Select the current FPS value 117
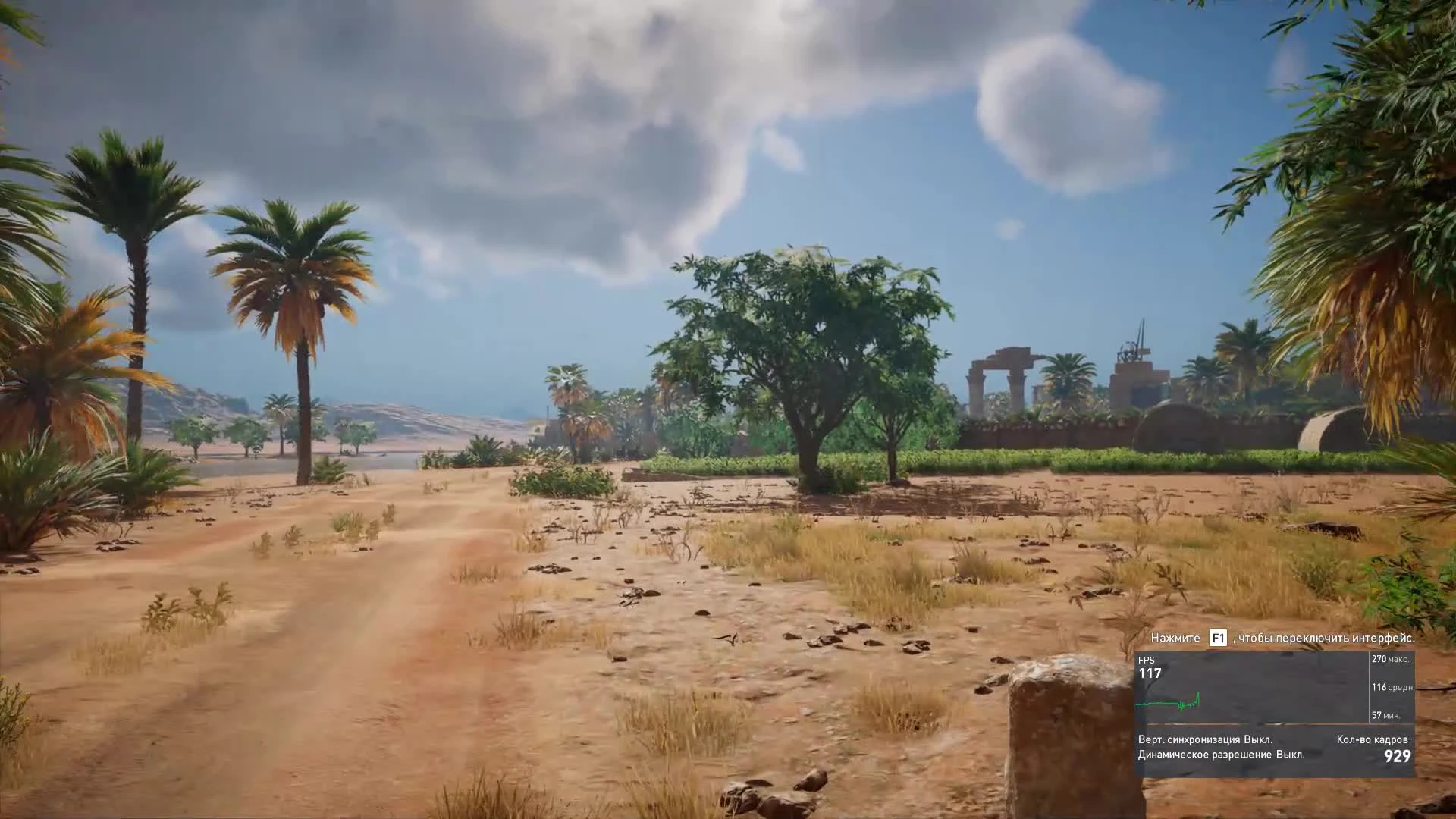The image size is (1456, 819). coord(1150,672)
